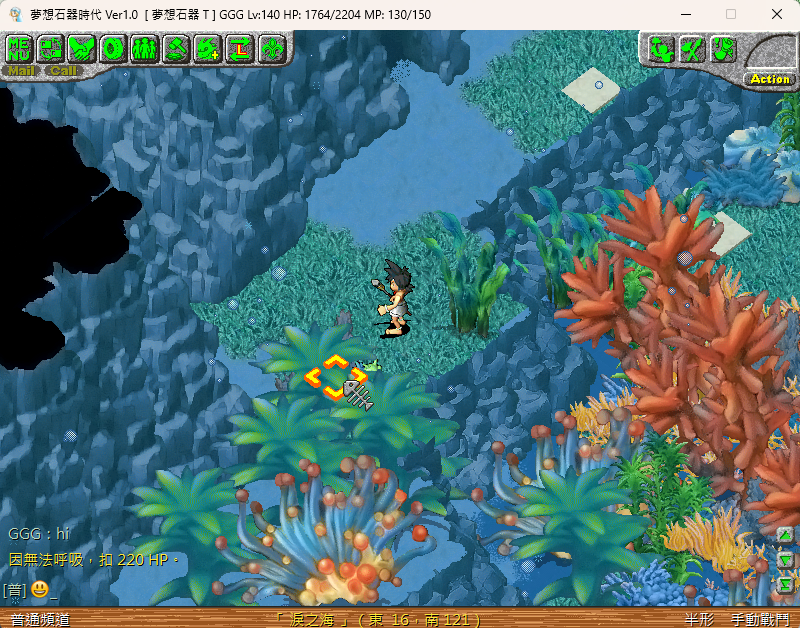Open the fleur-de-lis emblem icon
The height and width of the screenshot is (628, 800).
pyautogui.click(x=272, y=47)
